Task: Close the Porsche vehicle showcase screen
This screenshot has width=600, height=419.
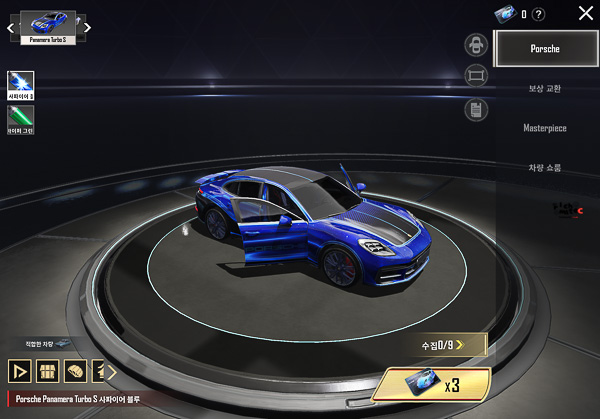Action: (x=586, y=13)
